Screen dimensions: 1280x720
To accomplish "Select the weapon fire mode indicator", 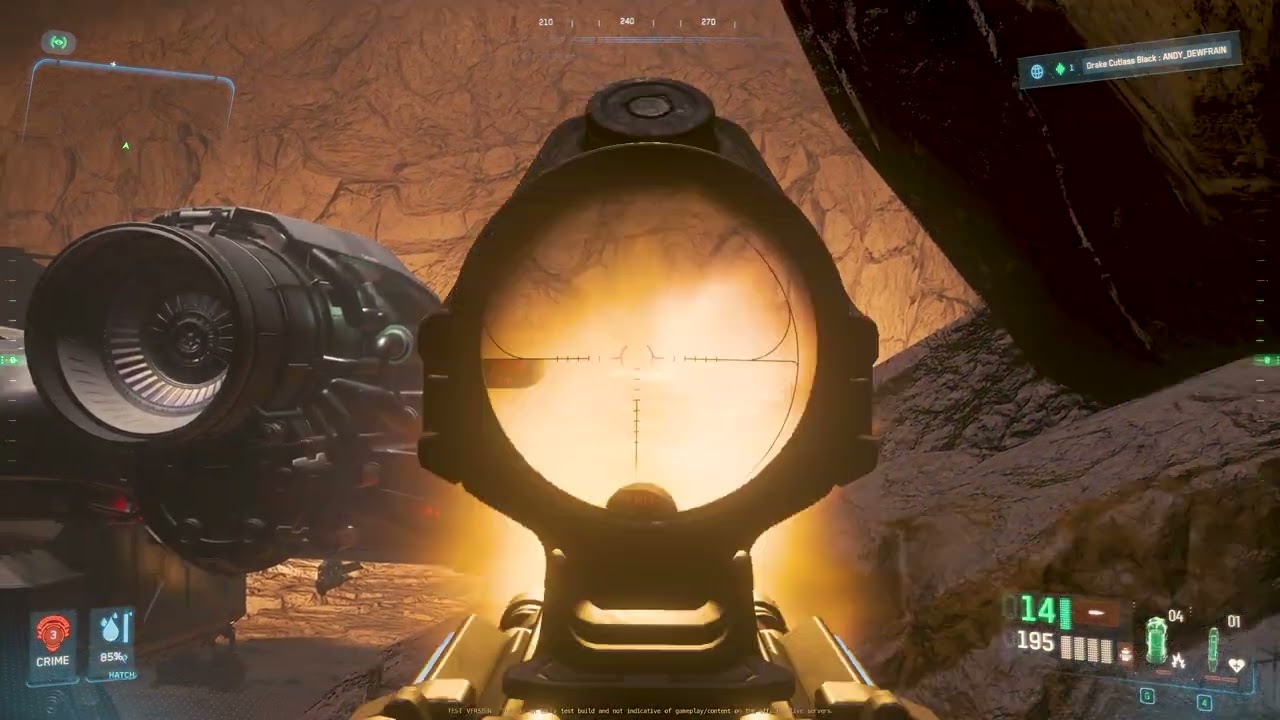I will pyautogui.click(x=1095, y=612).
